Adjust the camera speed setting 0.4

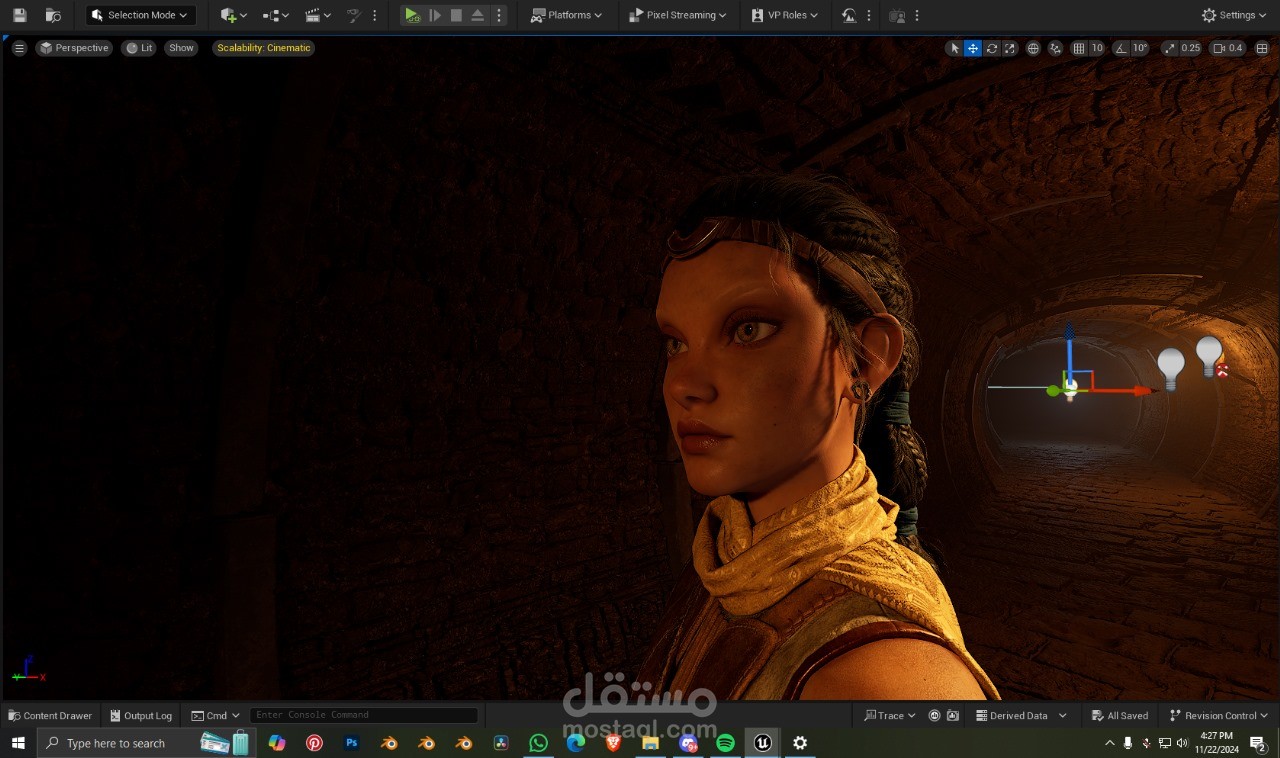1228,48
